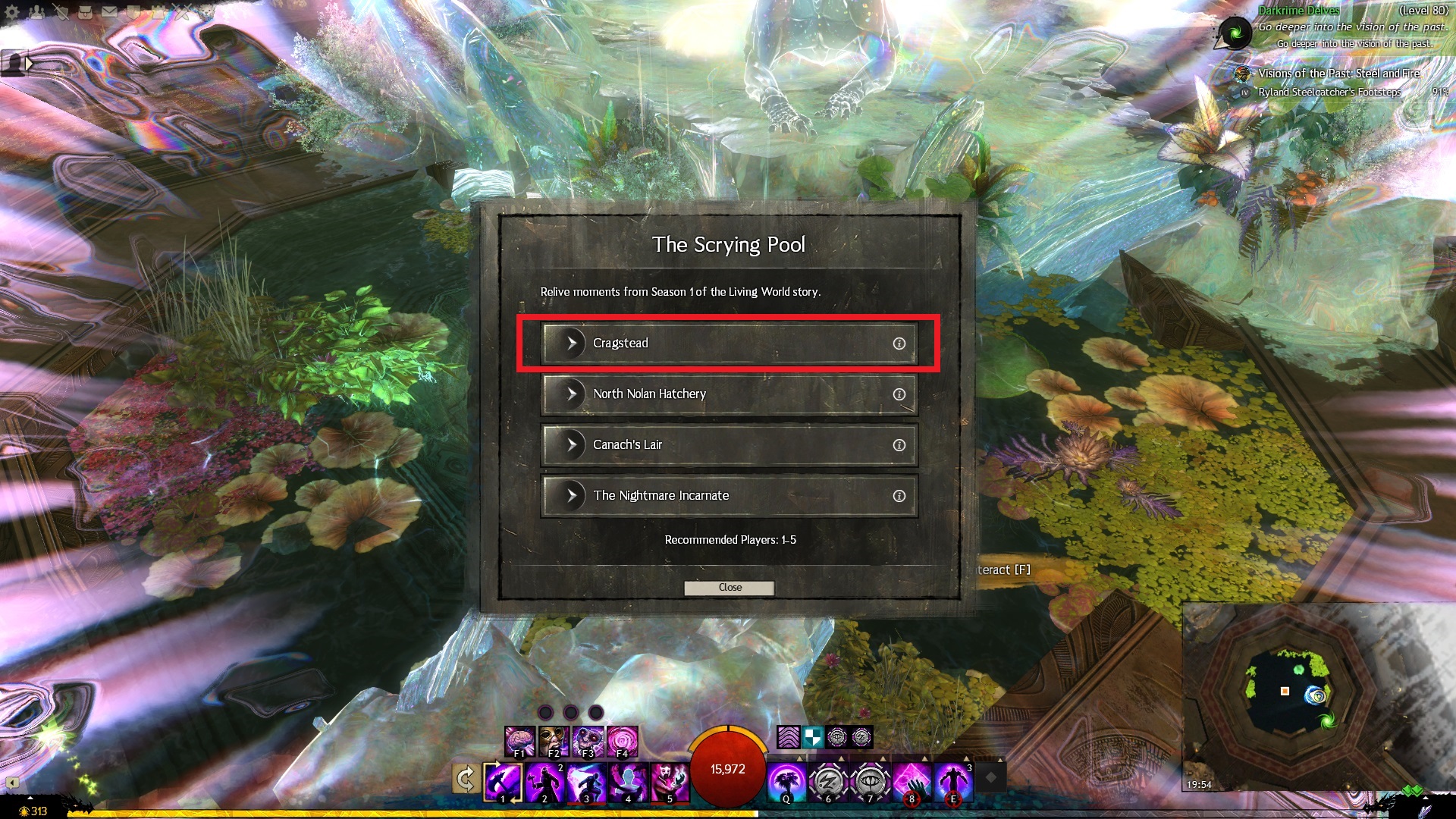
Task: Choose North Nolan Hatchery from the list
Action: coord(728,394)
